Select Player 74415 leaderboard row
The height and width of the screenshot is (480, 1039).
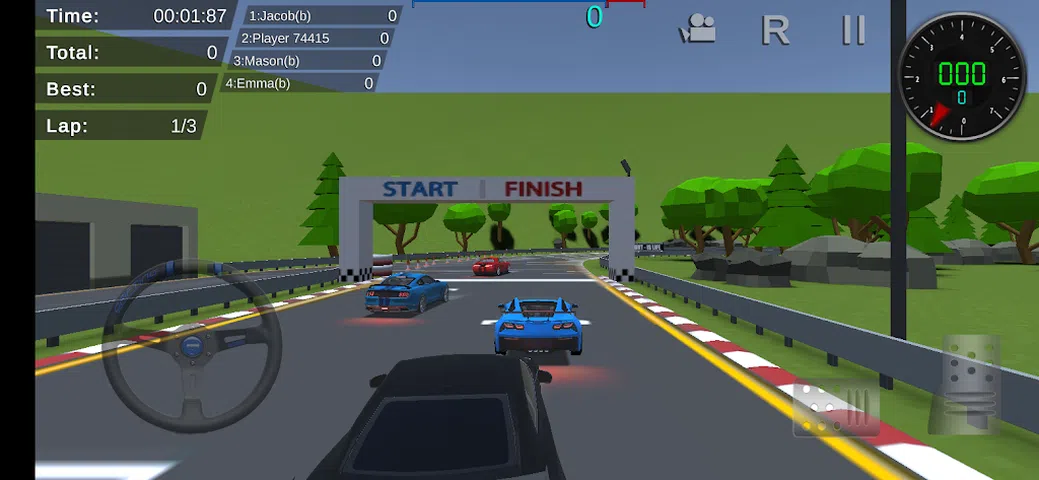pos(314,38)
